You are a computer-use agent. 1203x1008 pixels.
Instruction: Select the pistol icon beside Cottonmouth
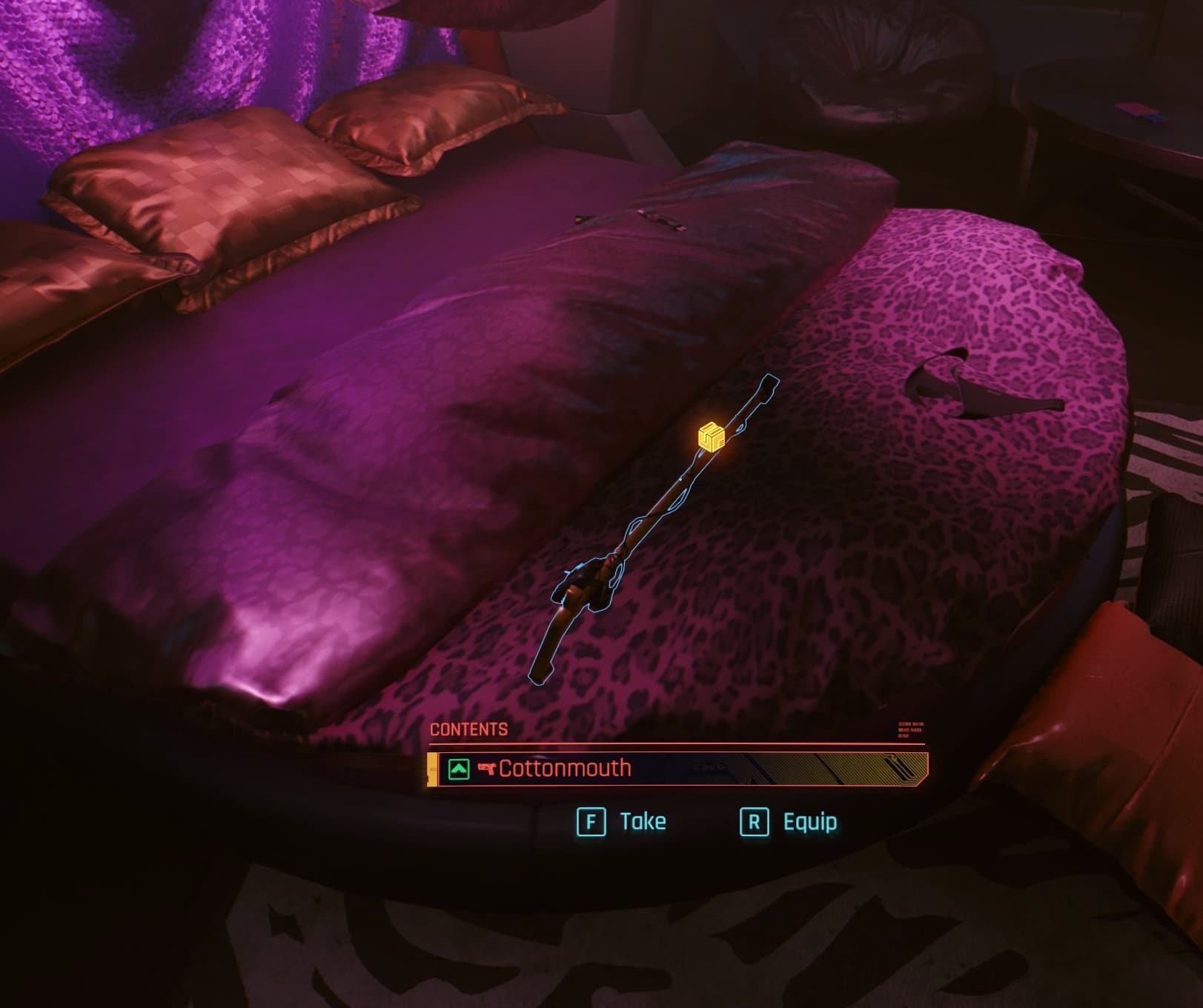(488, 769)
